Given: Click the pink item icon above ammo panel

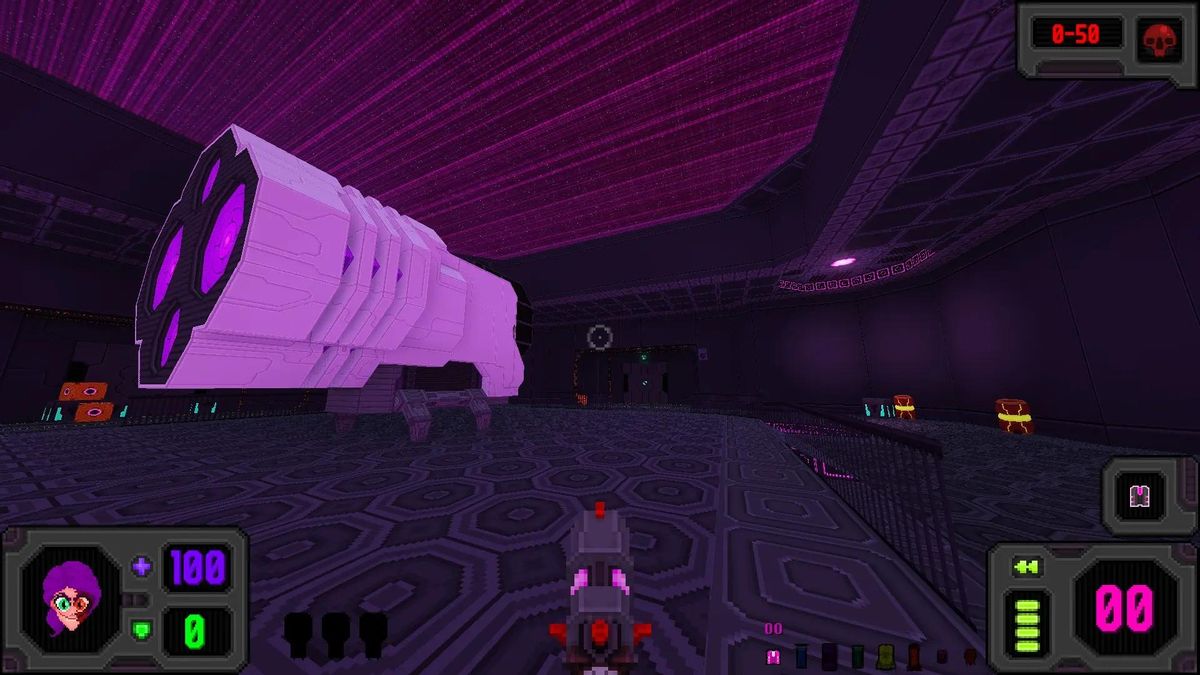Looking at the screenshot, I should coord(1138,496).
